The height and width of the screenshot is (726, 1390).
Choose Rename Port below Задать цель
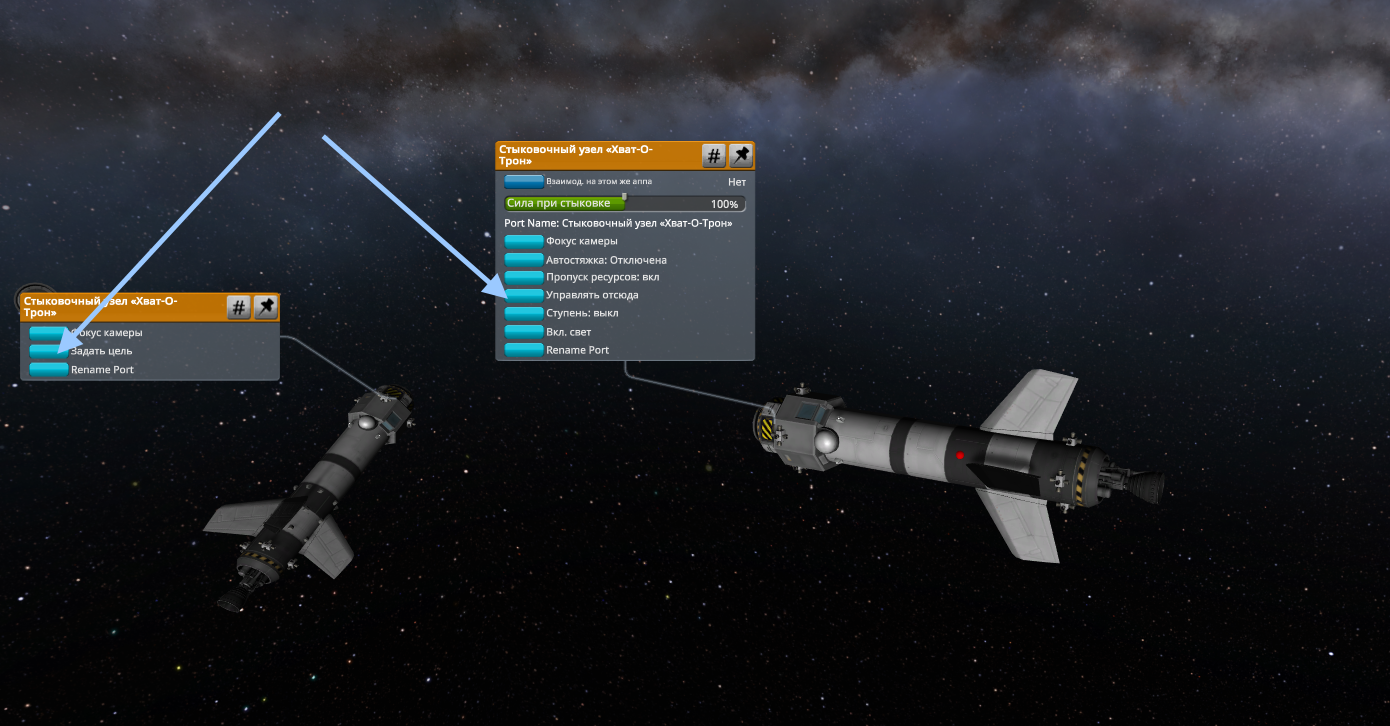tap(48, 370)
